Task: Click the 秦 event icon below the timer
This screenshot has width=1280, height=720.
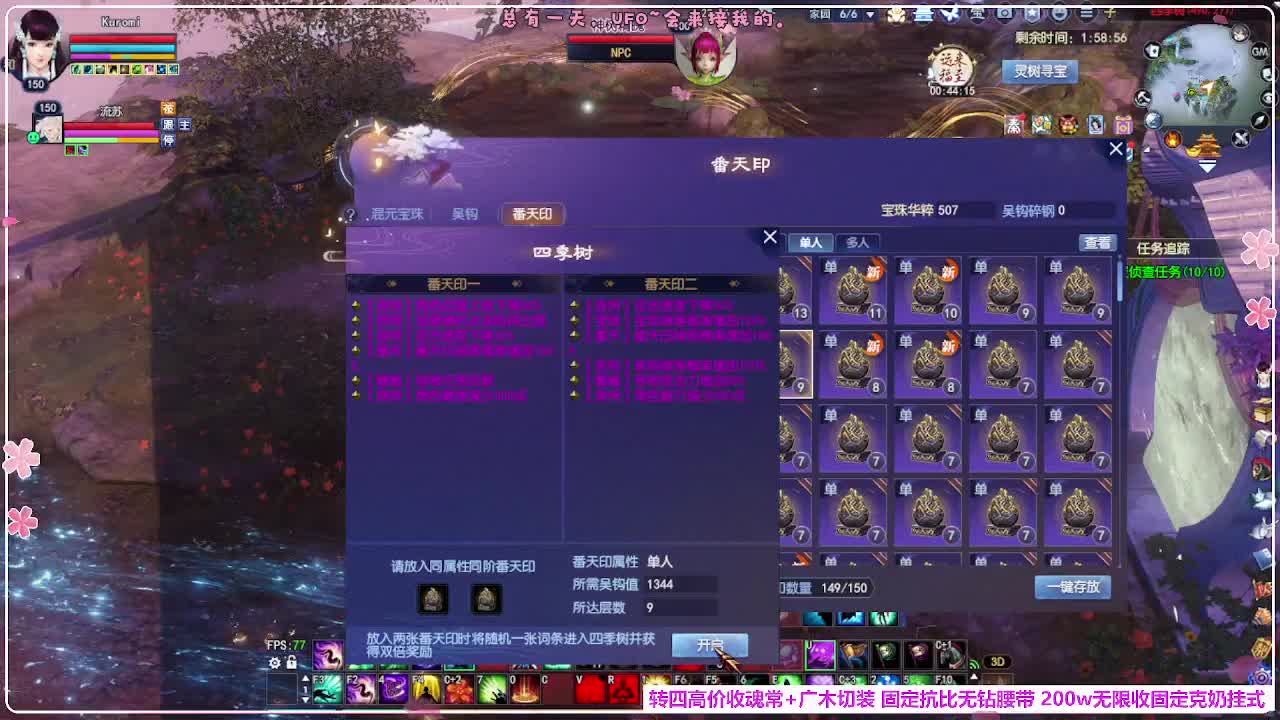Action: click(x=1014, y=127)
